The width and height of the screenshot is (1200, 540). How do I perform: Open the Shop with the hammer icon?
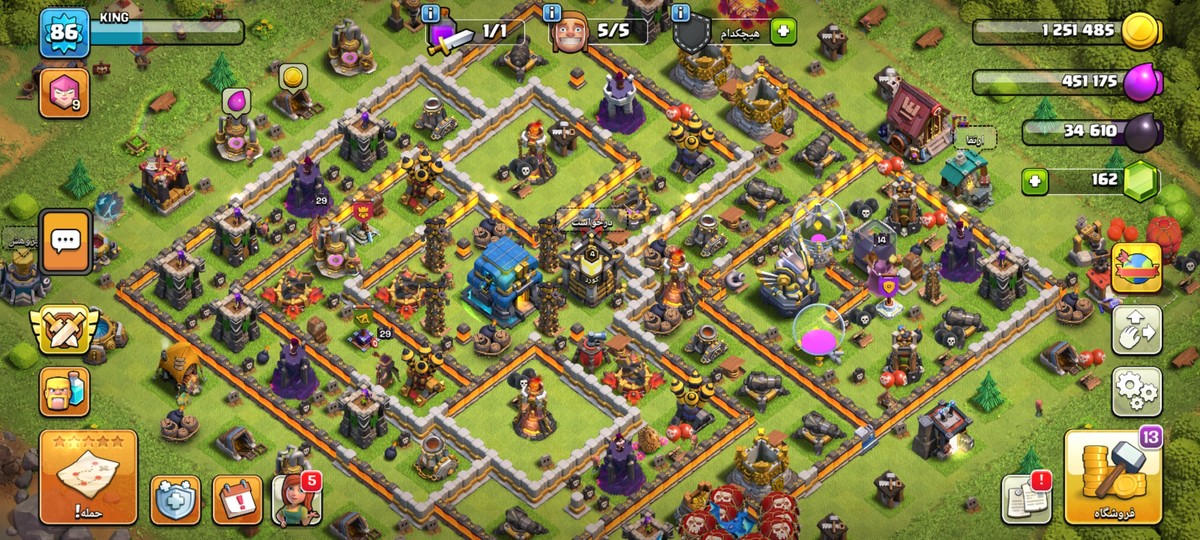[1112, 477]
